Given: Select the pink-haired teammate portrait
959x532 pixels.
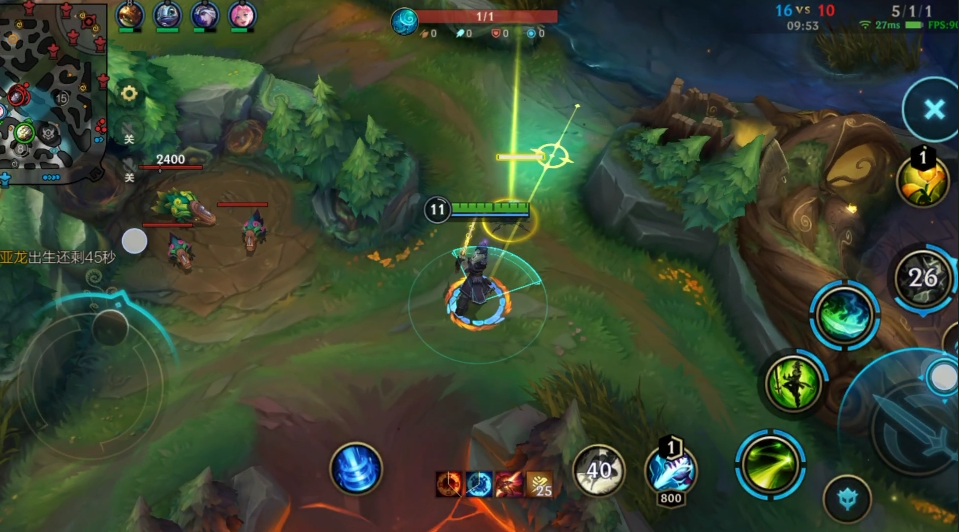Looking at the screenshot, I should pyautogui.click(x=243, y=16).
